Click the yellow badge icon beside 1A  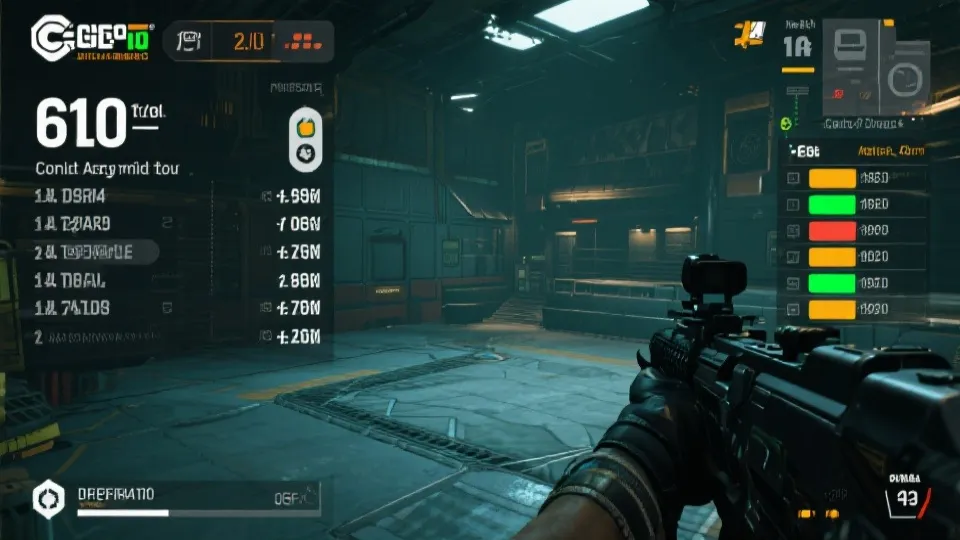748,34
